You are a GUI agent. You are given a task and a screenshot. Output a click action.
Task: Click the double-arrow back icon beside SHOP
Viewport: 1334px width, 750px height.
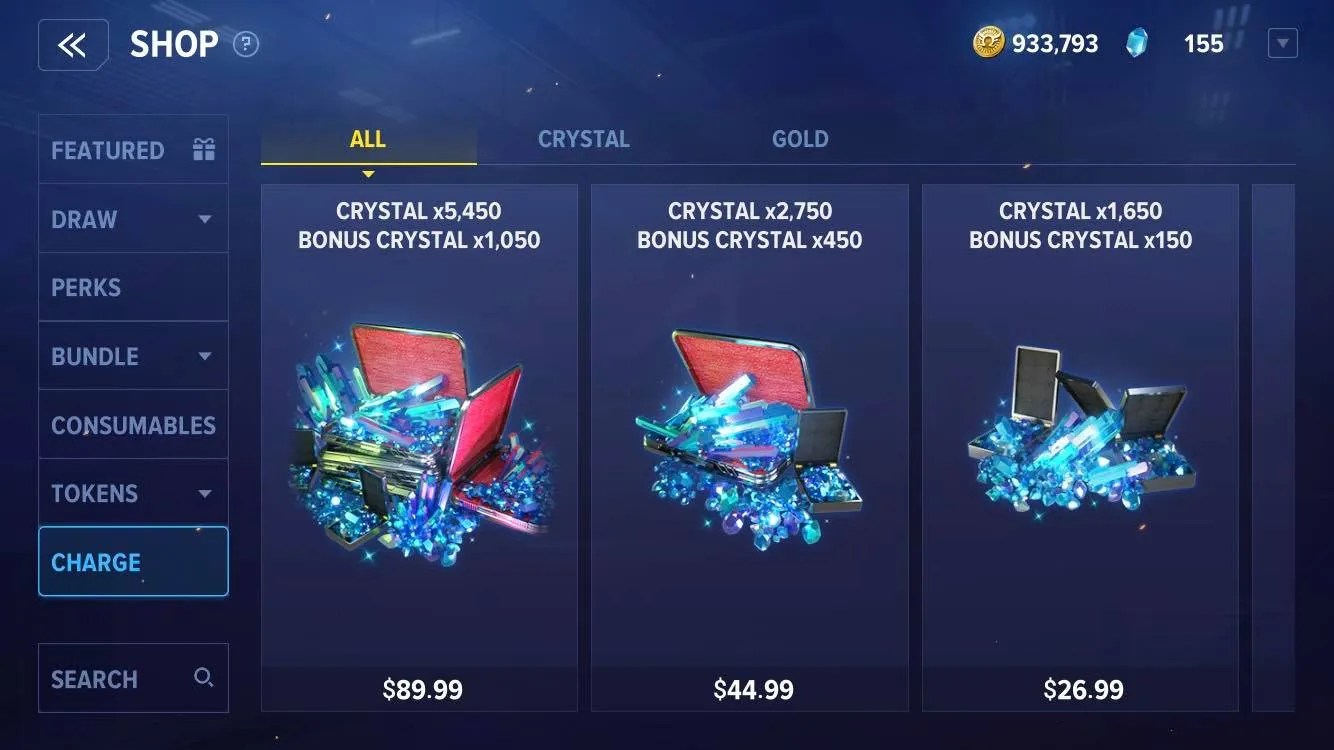(73, 44)
